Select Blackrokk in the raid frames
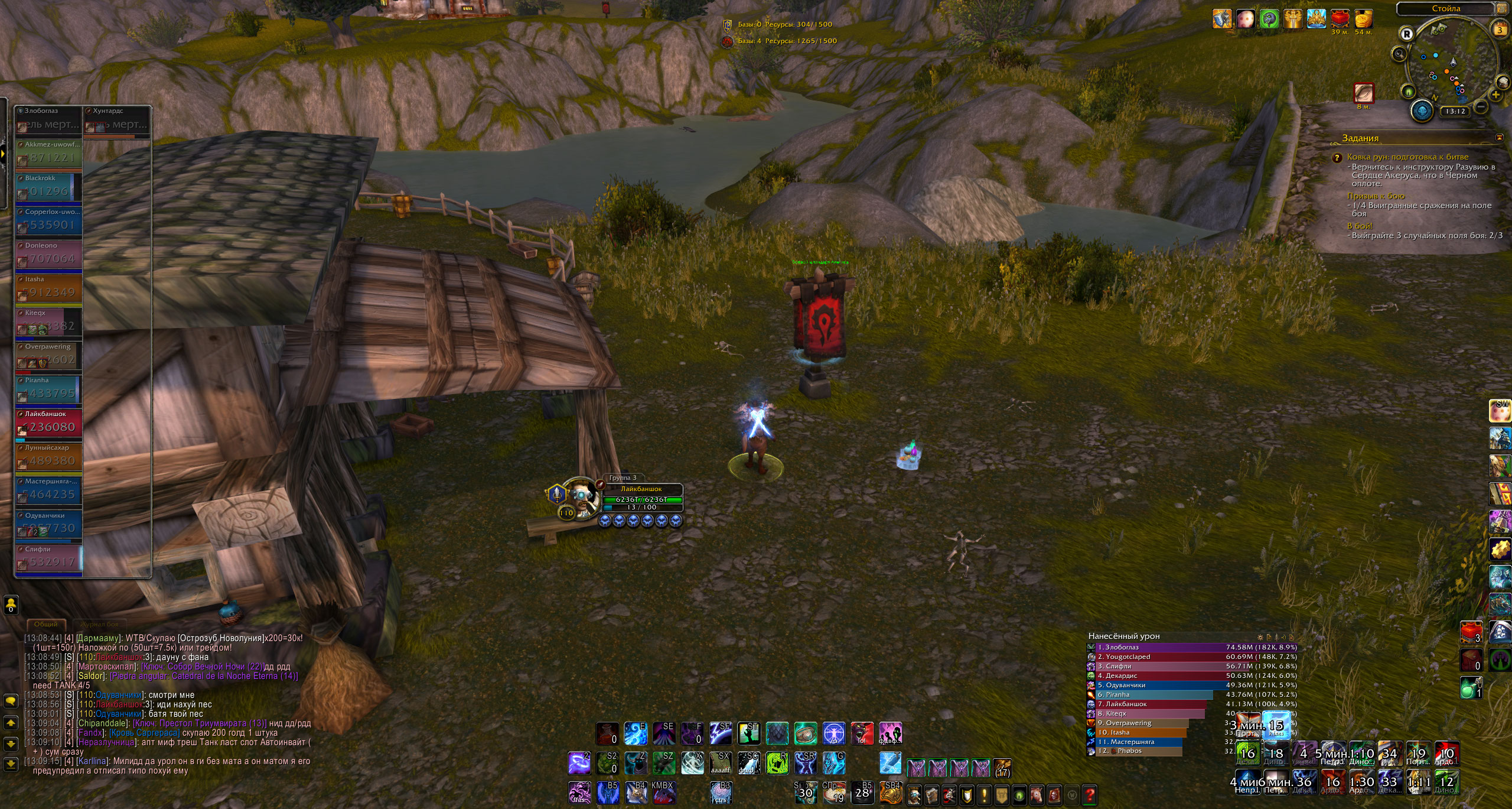 click(48, 187)
